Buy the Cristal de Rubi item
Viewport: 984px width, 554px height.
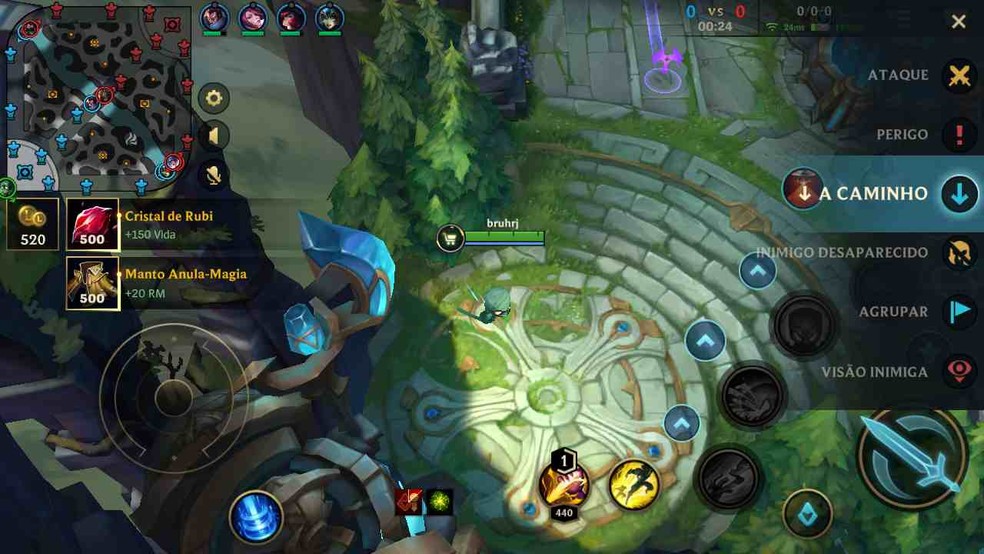click(x=93, y=224)
